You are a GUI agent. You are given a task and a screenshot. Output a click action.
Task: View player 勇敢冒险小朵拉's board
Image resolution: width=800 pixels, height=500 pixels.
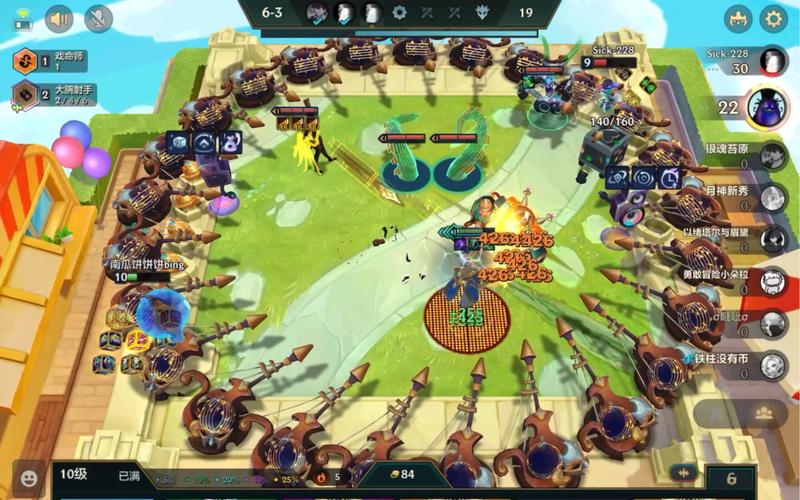point(770,282)
